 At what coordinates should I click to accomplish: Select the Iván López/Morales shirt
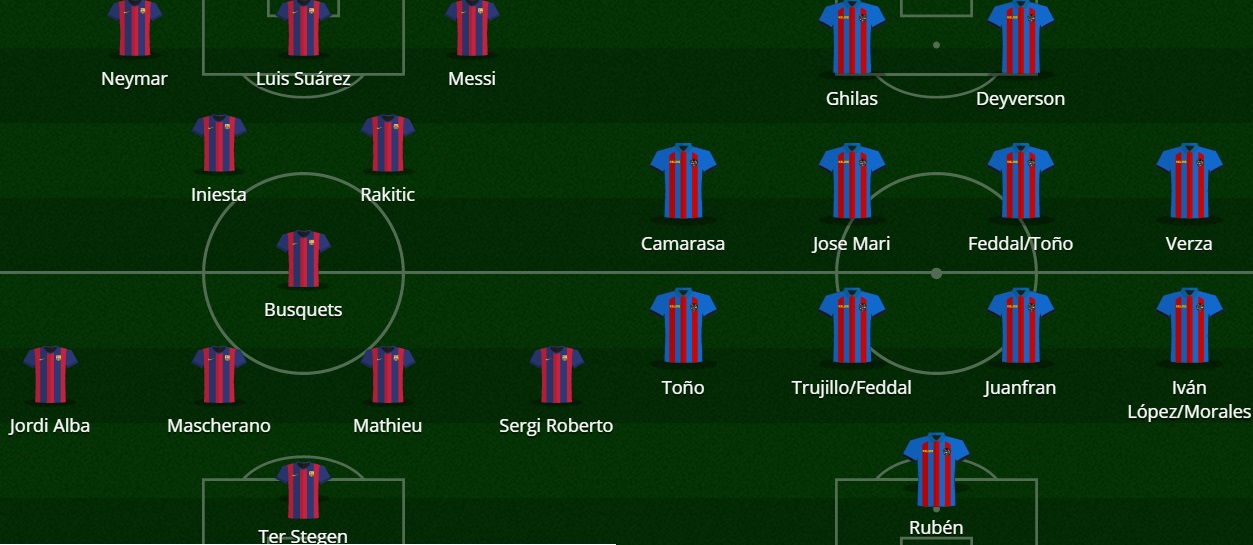coord(1189,326)
